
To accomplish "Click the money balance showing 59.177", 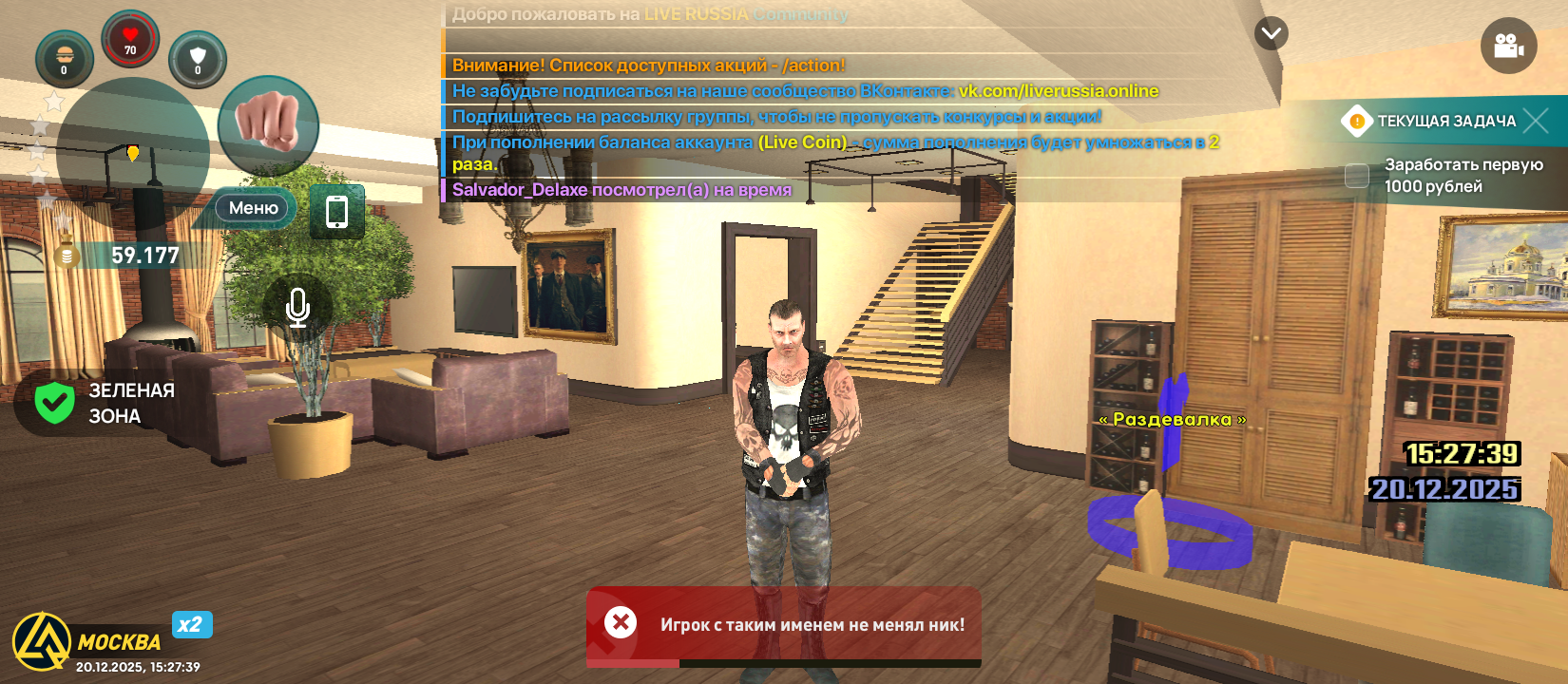I will tap(143, 255).
